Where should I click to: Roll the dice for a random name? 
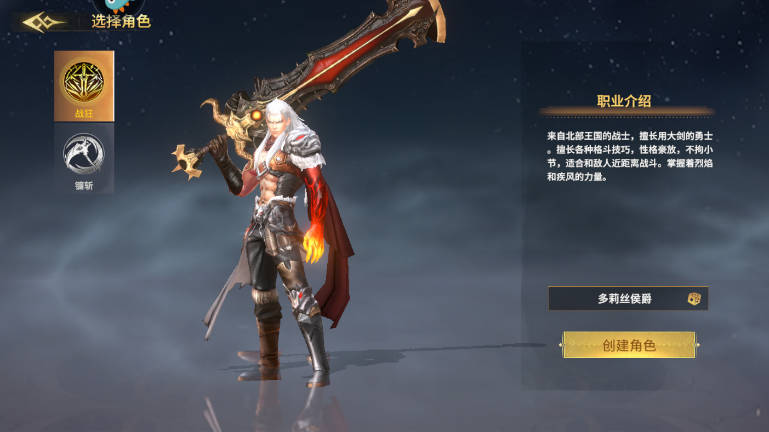[x=693, y=298]
